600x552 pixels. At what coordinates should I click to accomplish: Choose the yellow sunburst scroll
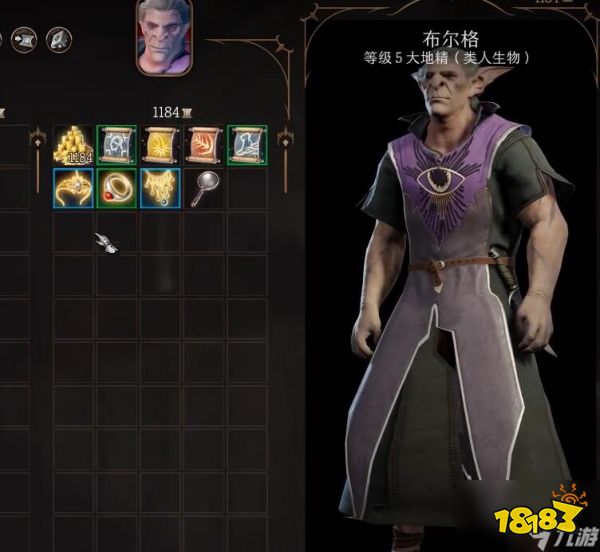tap(158, 144)
